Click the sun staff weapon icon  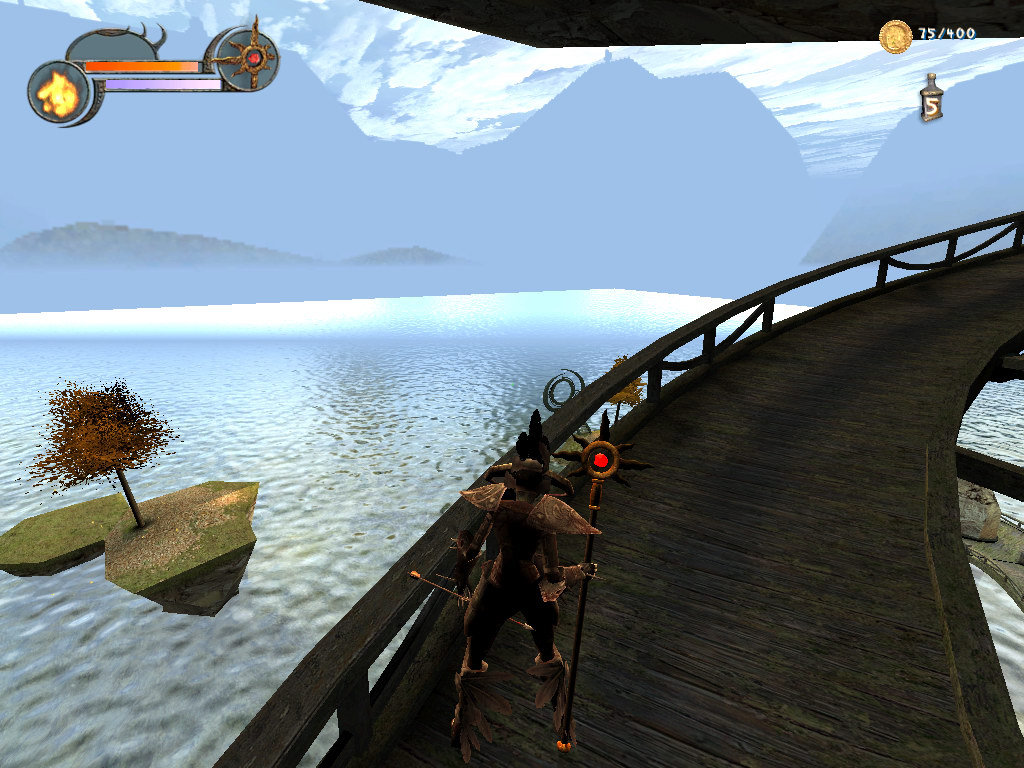click(x=250, y=59)
